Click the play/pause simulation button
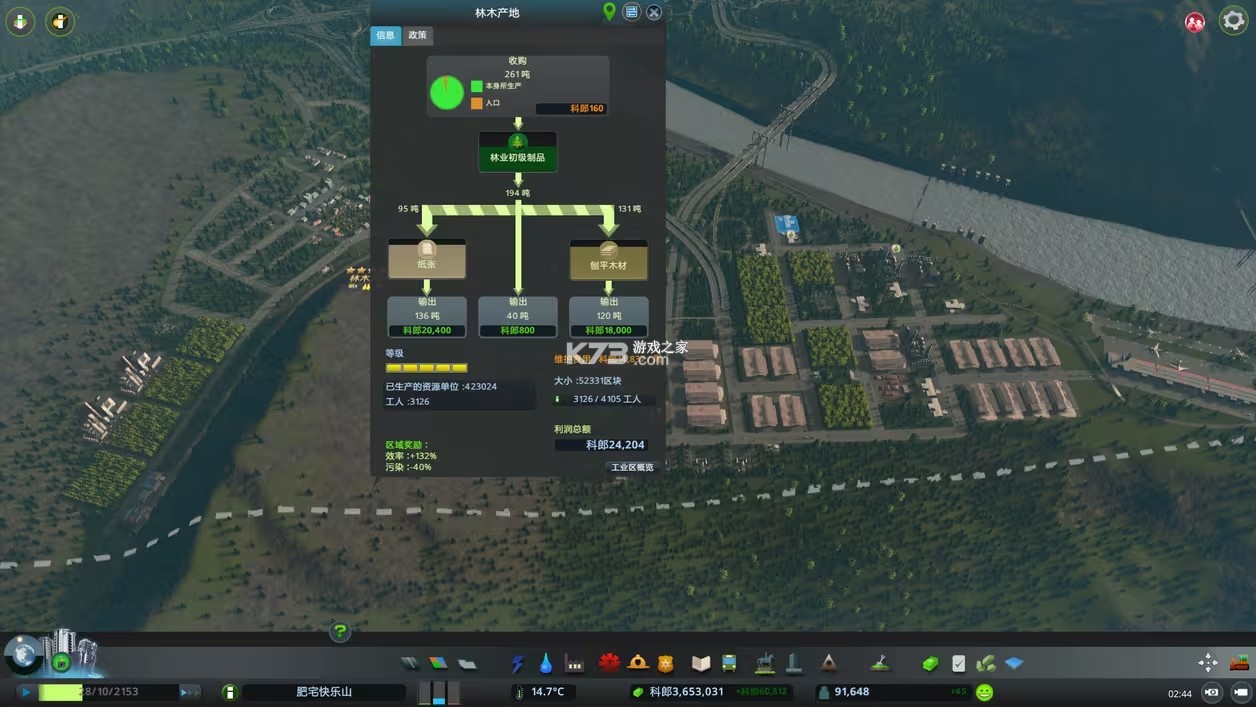This screenshot has height=707, width=1256. 25,692
